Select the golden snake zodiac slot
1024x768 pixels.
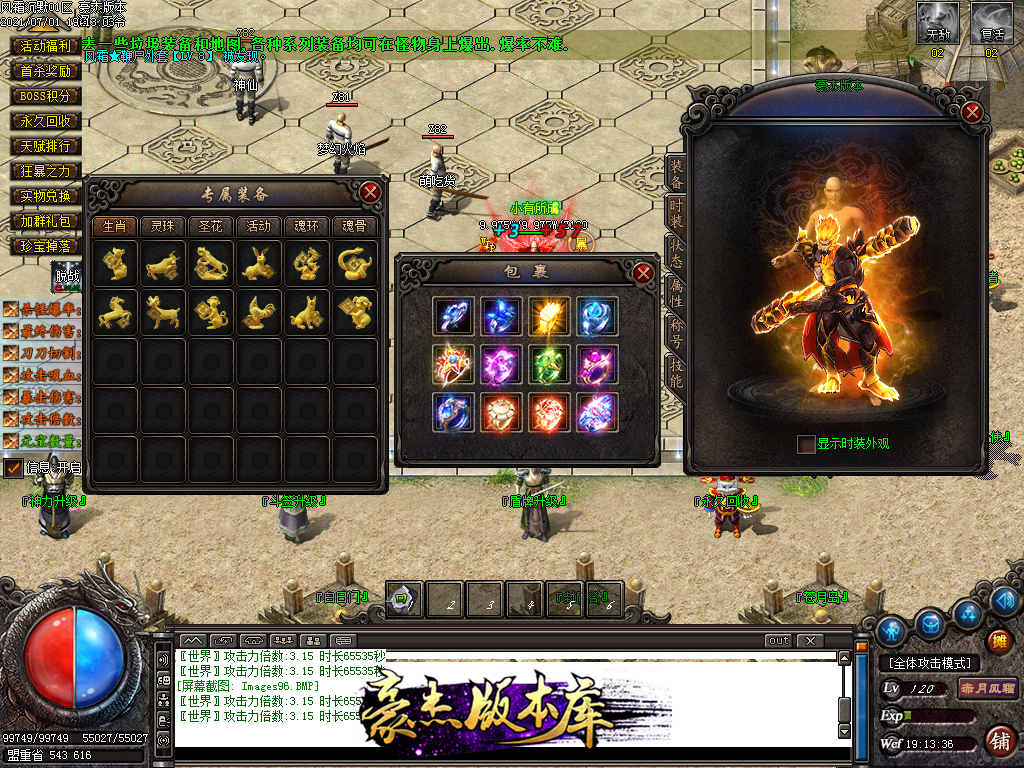pyautogui.click(x=354, y=264)
